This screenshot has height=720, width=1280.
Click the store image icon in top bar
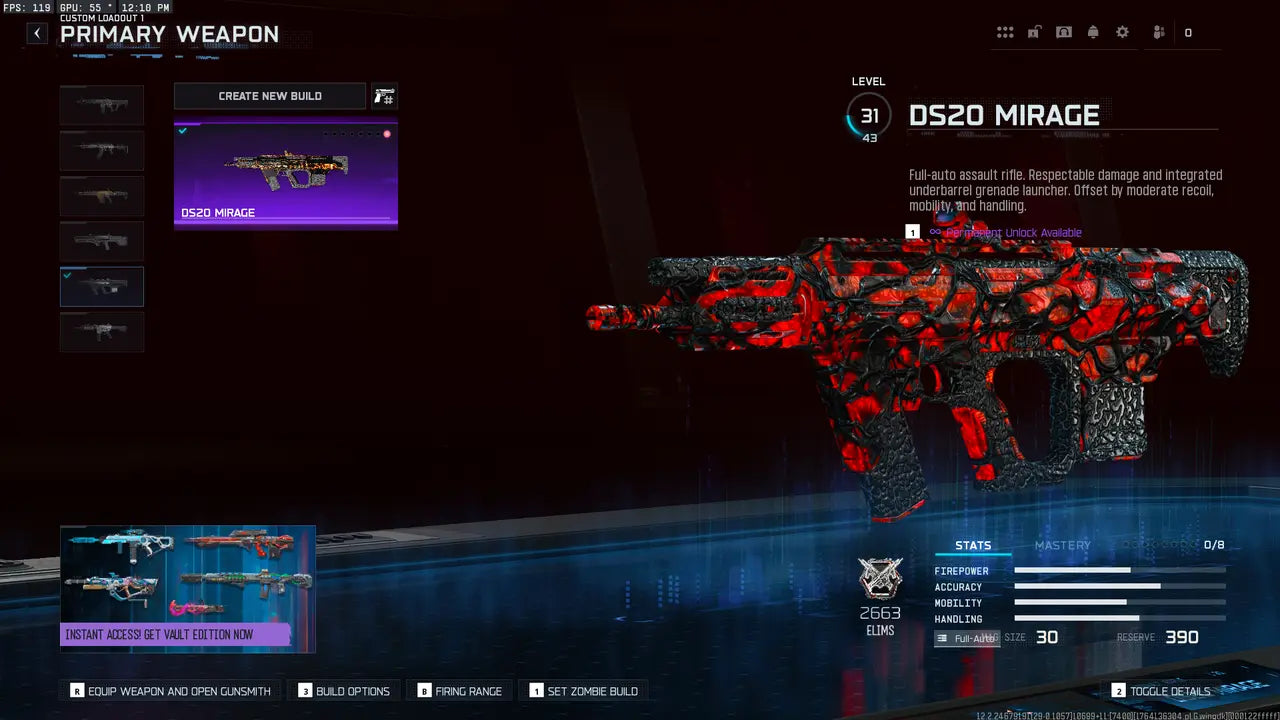tap(1062, 31)
